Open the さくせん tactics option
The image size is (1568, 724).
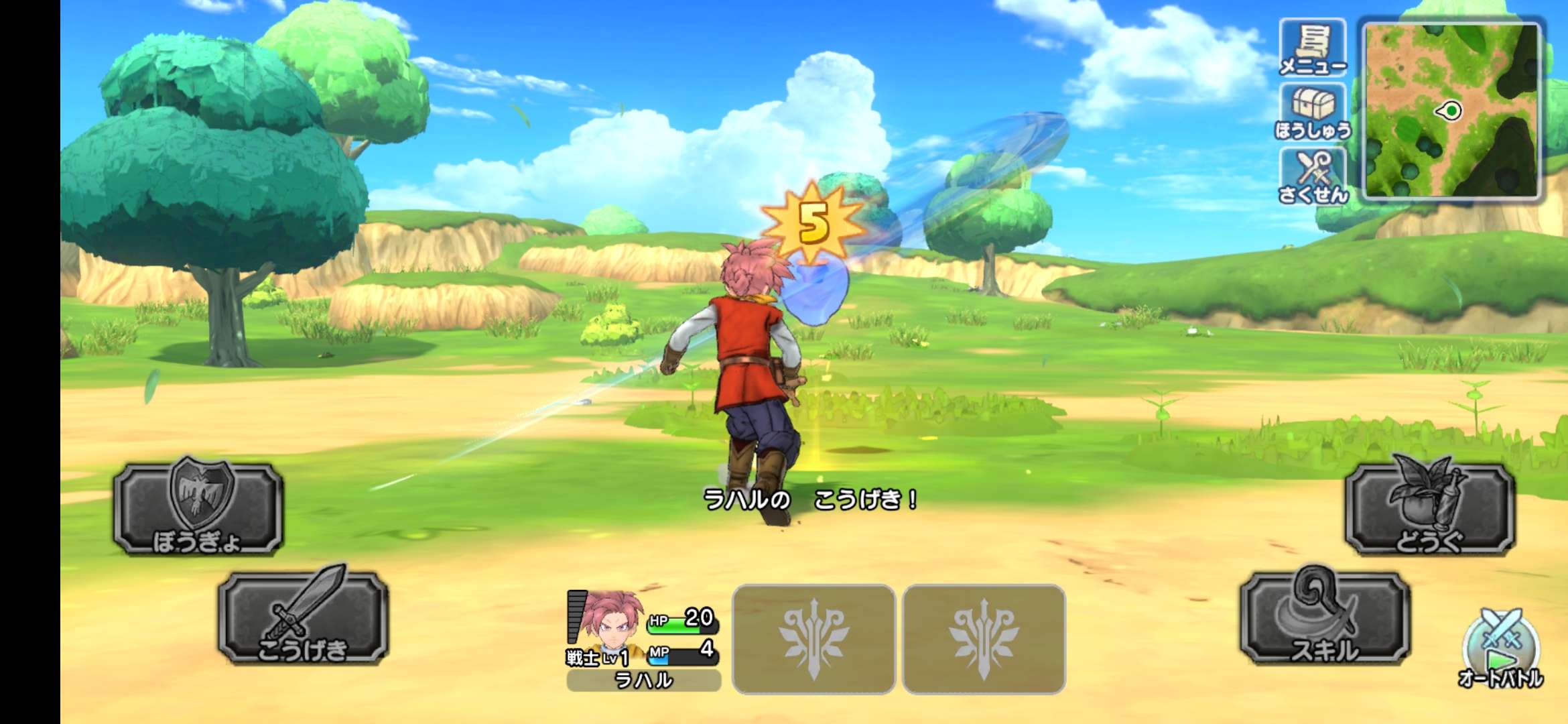click(1312, 176)
